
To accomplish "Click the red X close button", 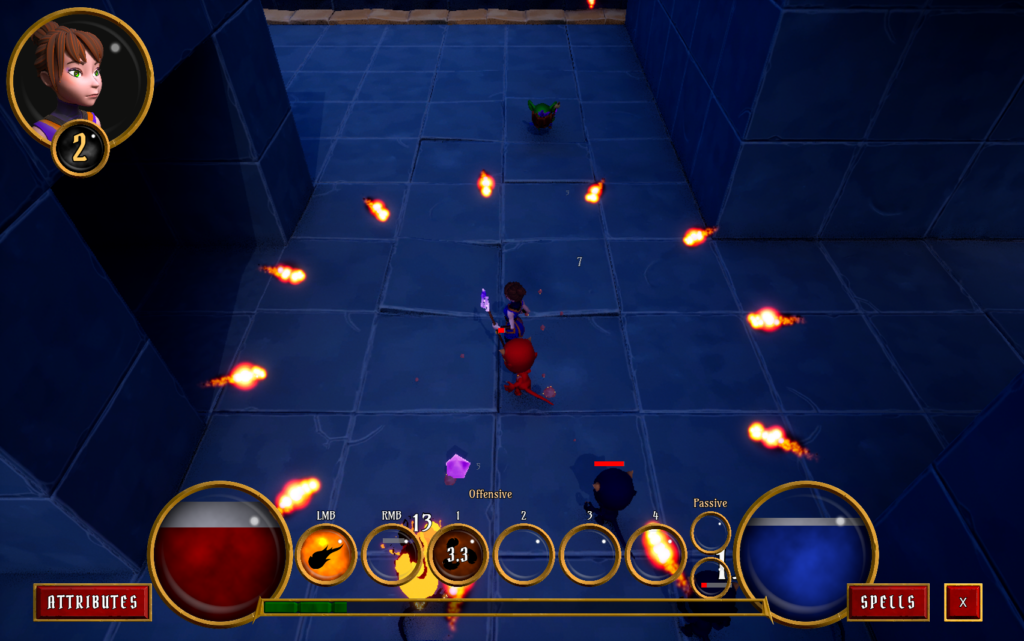I will 963,602.
